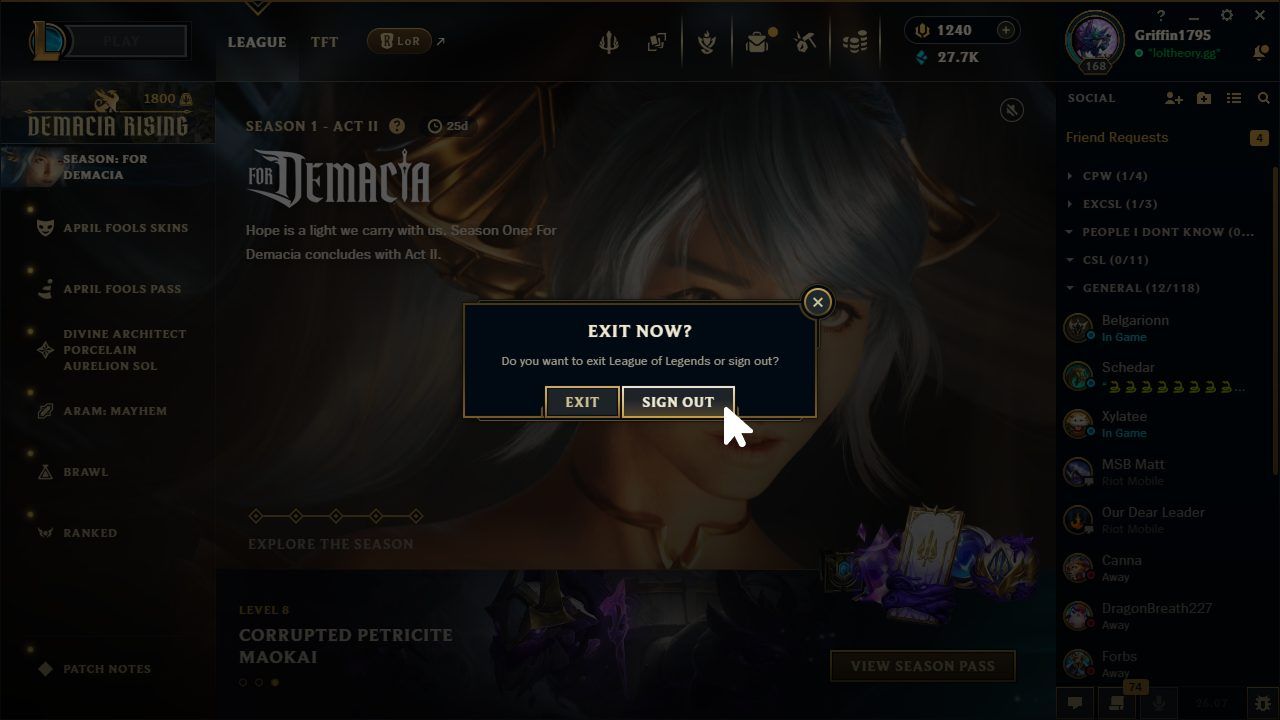Screen dimensions: 1280x720
Task: Expand the CPW friend group
Action: point(1067,175)
